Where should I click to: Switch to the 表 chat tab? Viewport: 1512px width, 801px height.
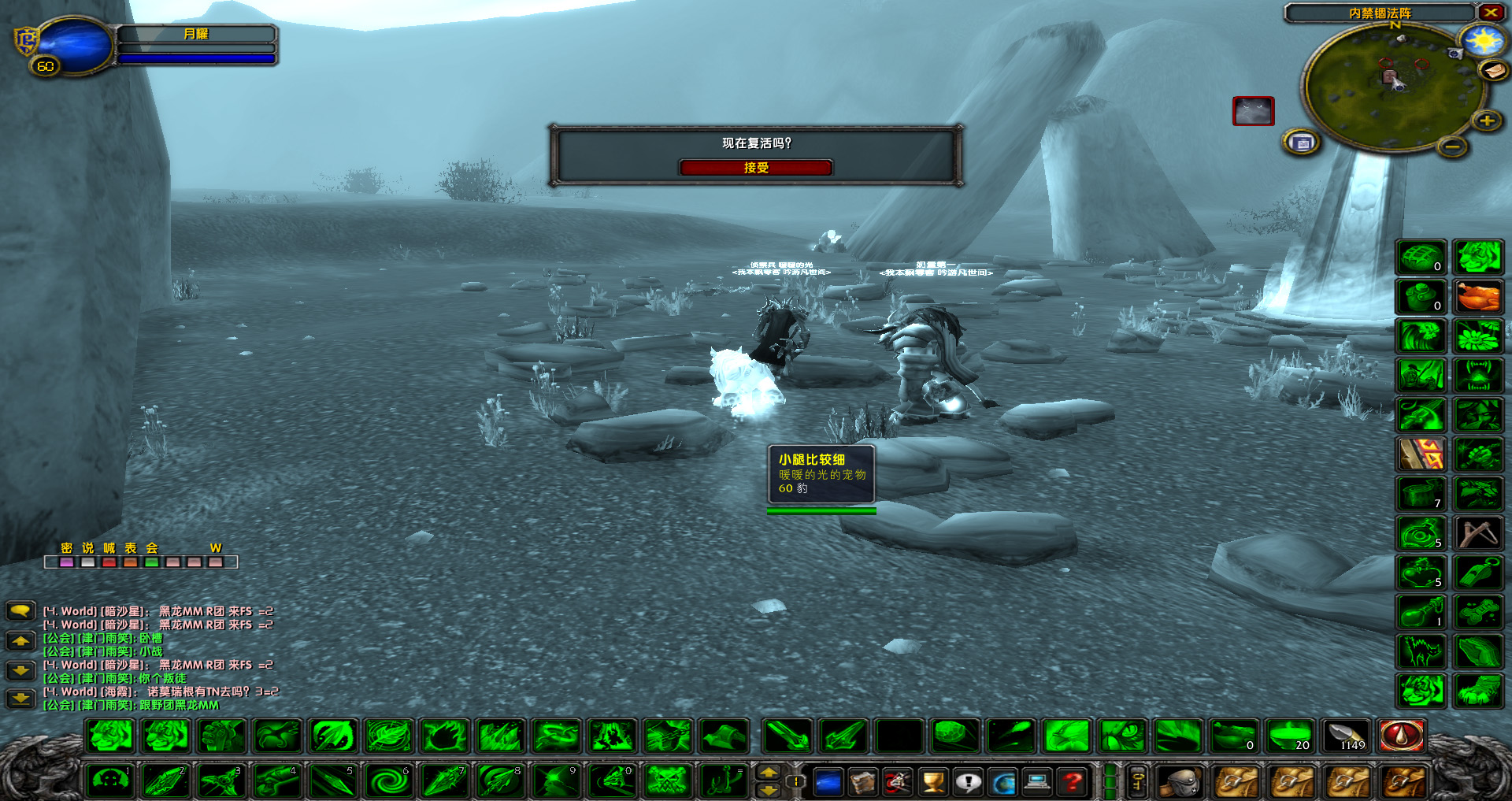point(131,548)
